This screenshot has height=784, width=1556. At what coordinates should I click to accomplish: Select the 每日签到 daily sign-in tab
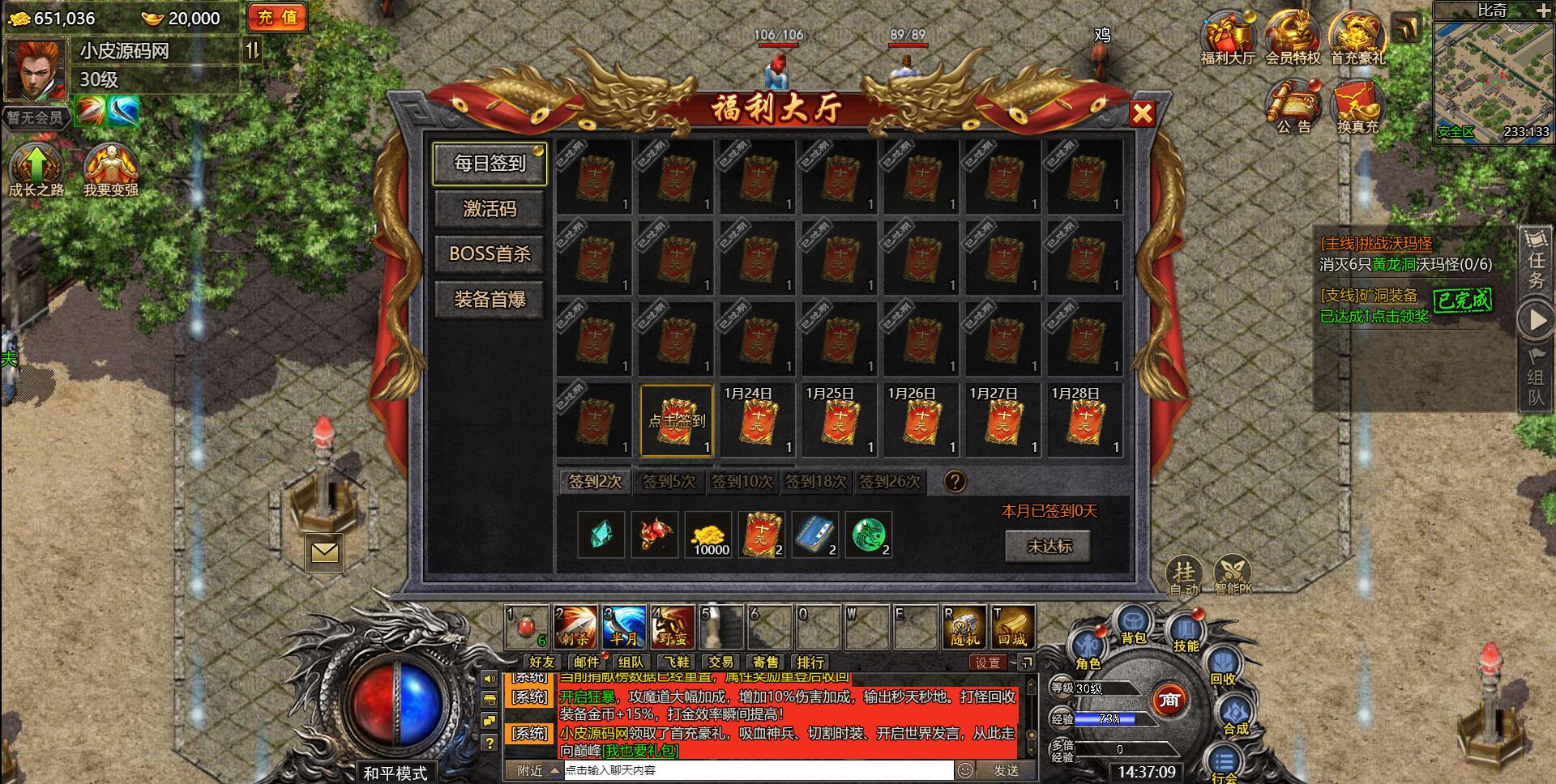pyautogui.click(x=489, y=164)
